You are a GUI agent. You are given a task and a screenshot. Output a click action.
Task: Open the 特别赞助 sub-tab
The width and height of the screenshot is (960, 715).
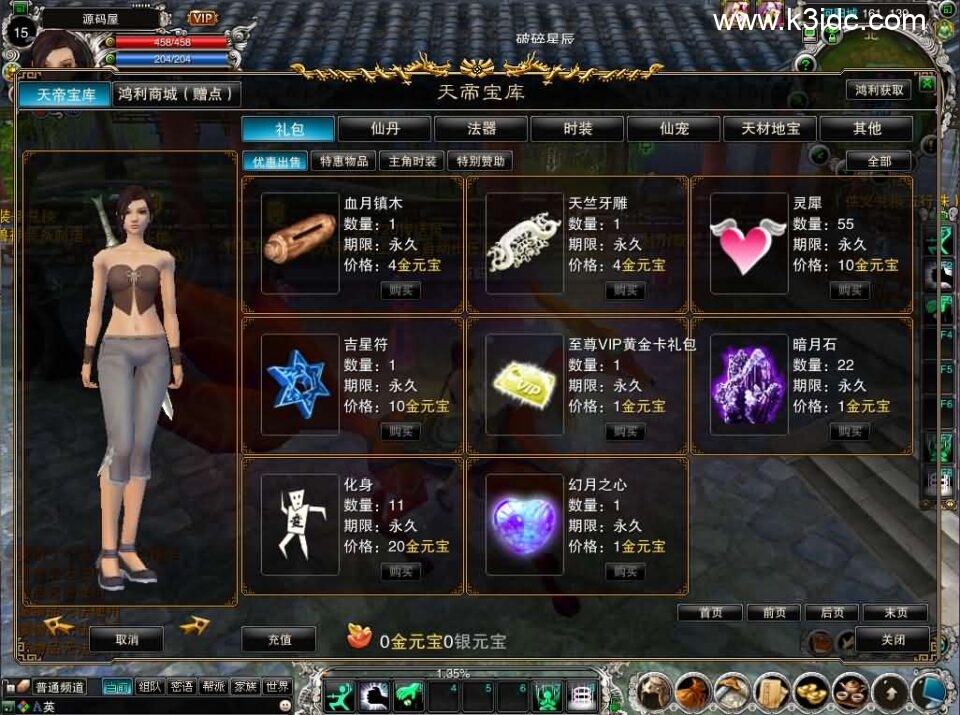point(480,161)
